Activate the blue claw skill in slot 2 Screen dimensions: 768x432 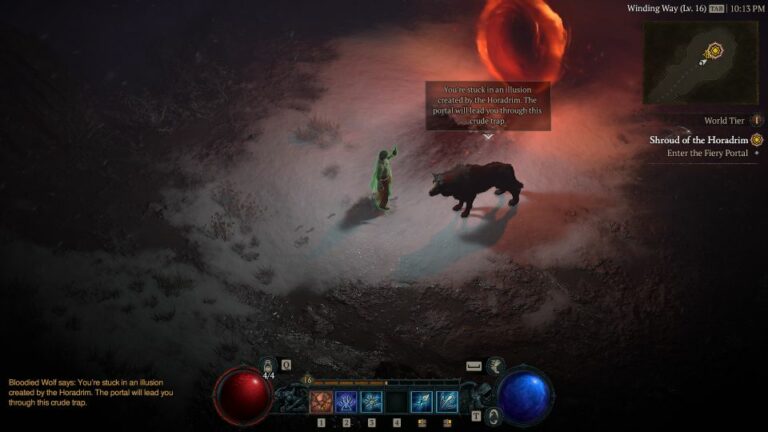point(347,401)
